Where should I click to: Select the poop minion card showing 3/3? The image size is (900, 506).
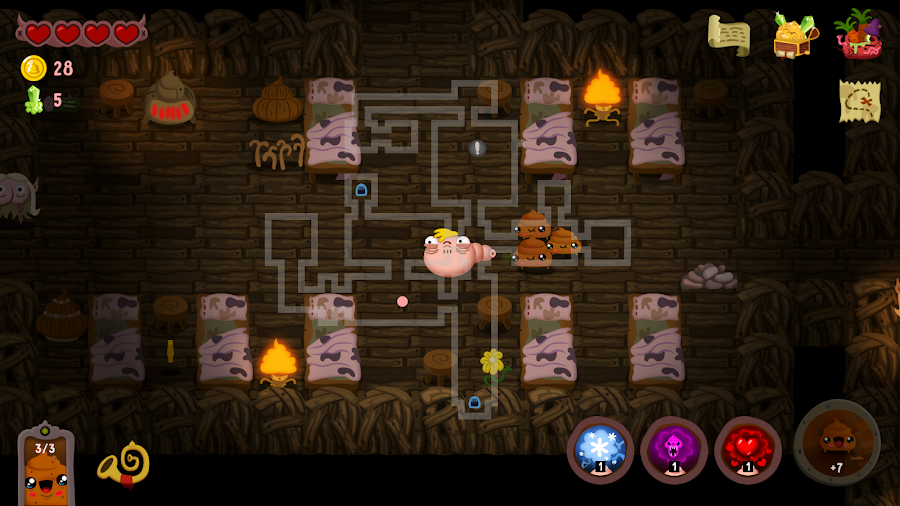46,468
